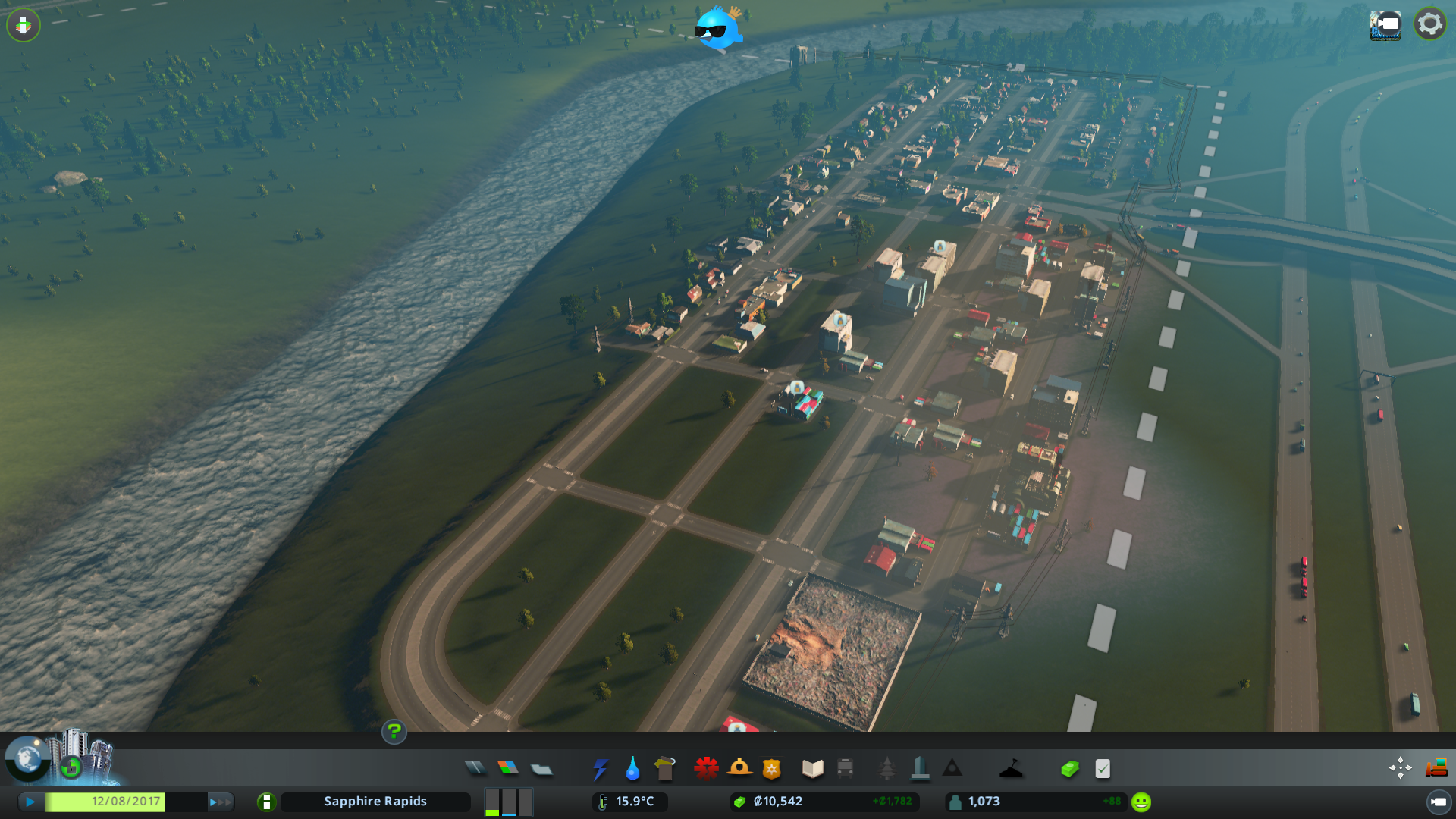The width and height of the screenshot is (1456, 819).
Task: Open the Water and Sewage menu
Action: 632,768
